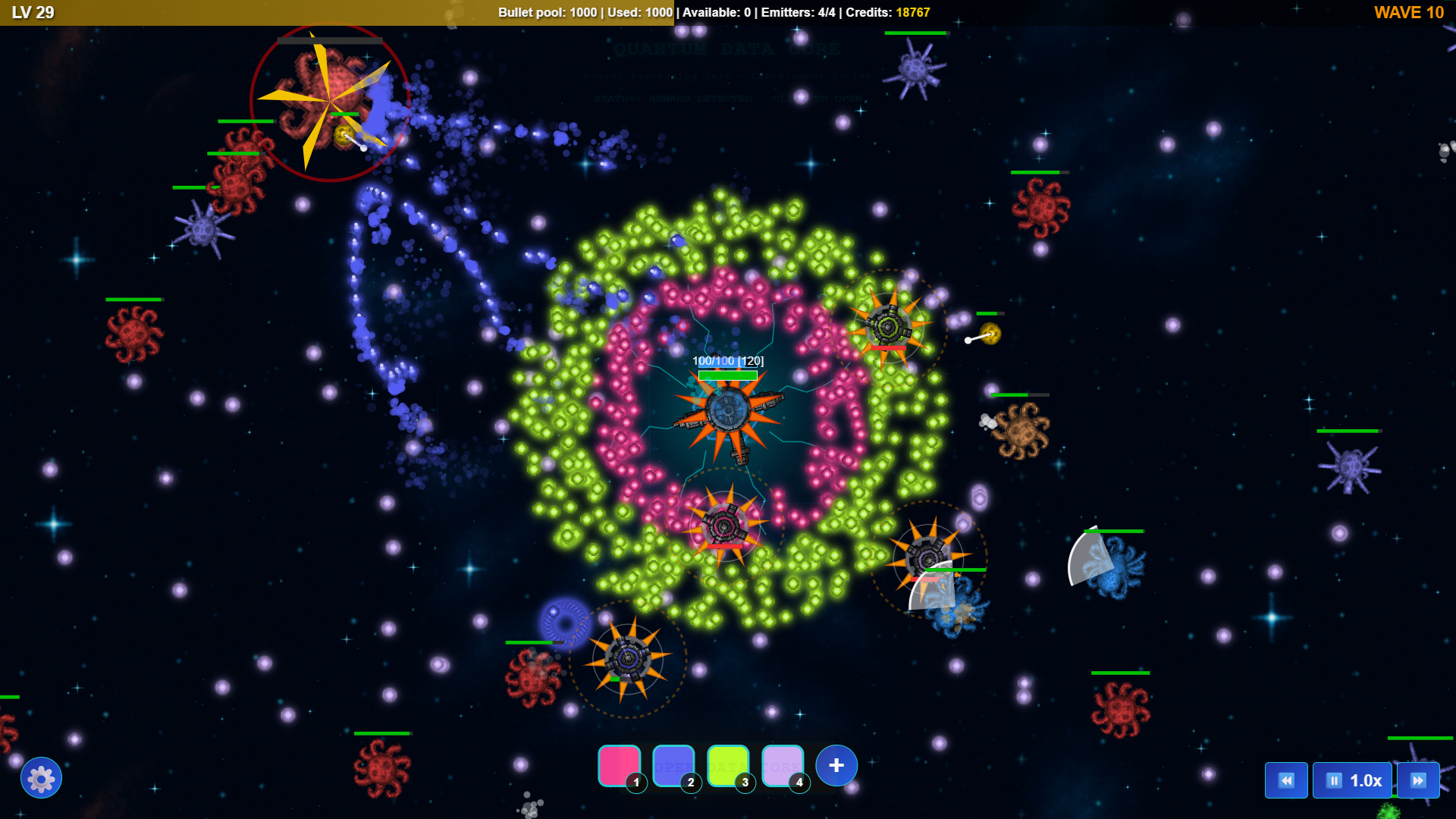Viewport: 1456px width, 819px height.
Task: Click the rewind slow-down icon
Action: coord(1287,780)
